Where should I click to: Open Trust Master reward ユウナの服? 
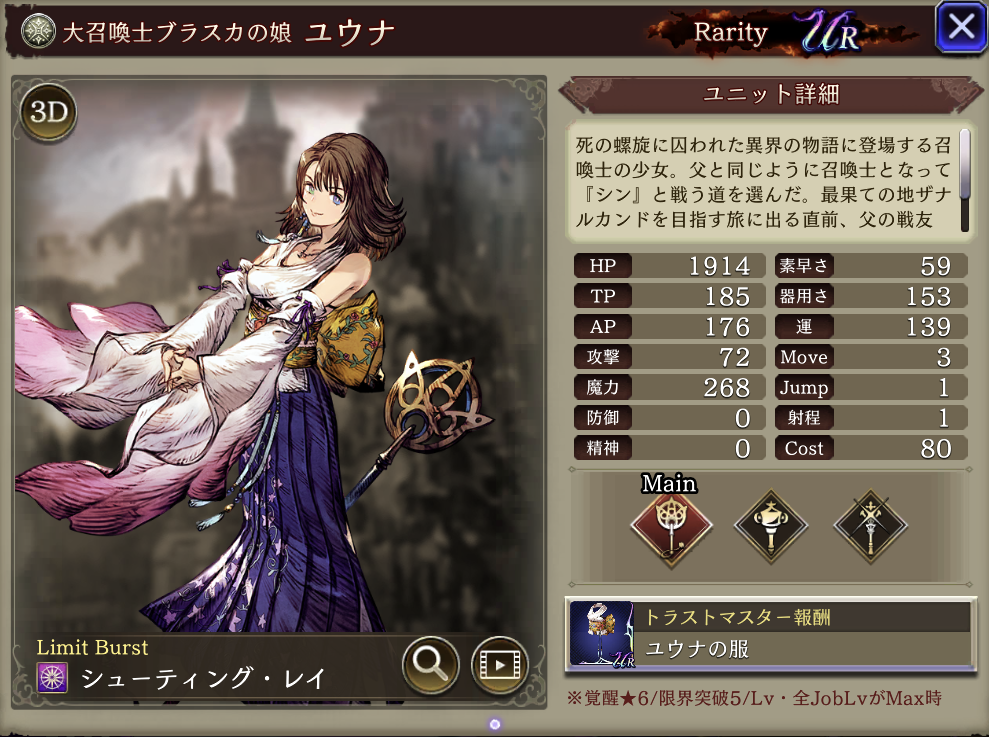coord(768,634)
